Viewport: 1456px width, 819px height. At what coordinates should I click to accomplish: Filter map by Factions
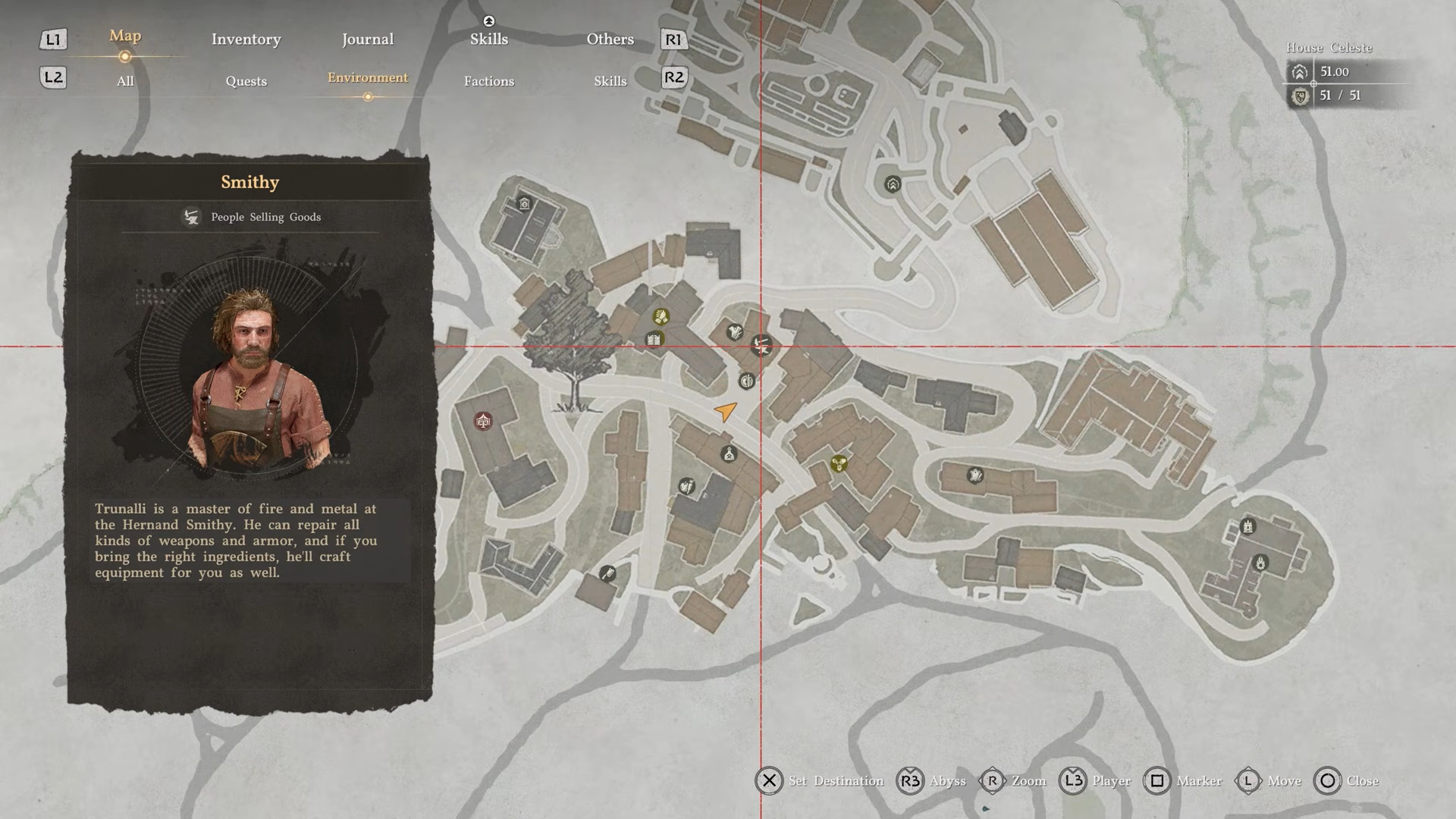(x=488, y=81)
